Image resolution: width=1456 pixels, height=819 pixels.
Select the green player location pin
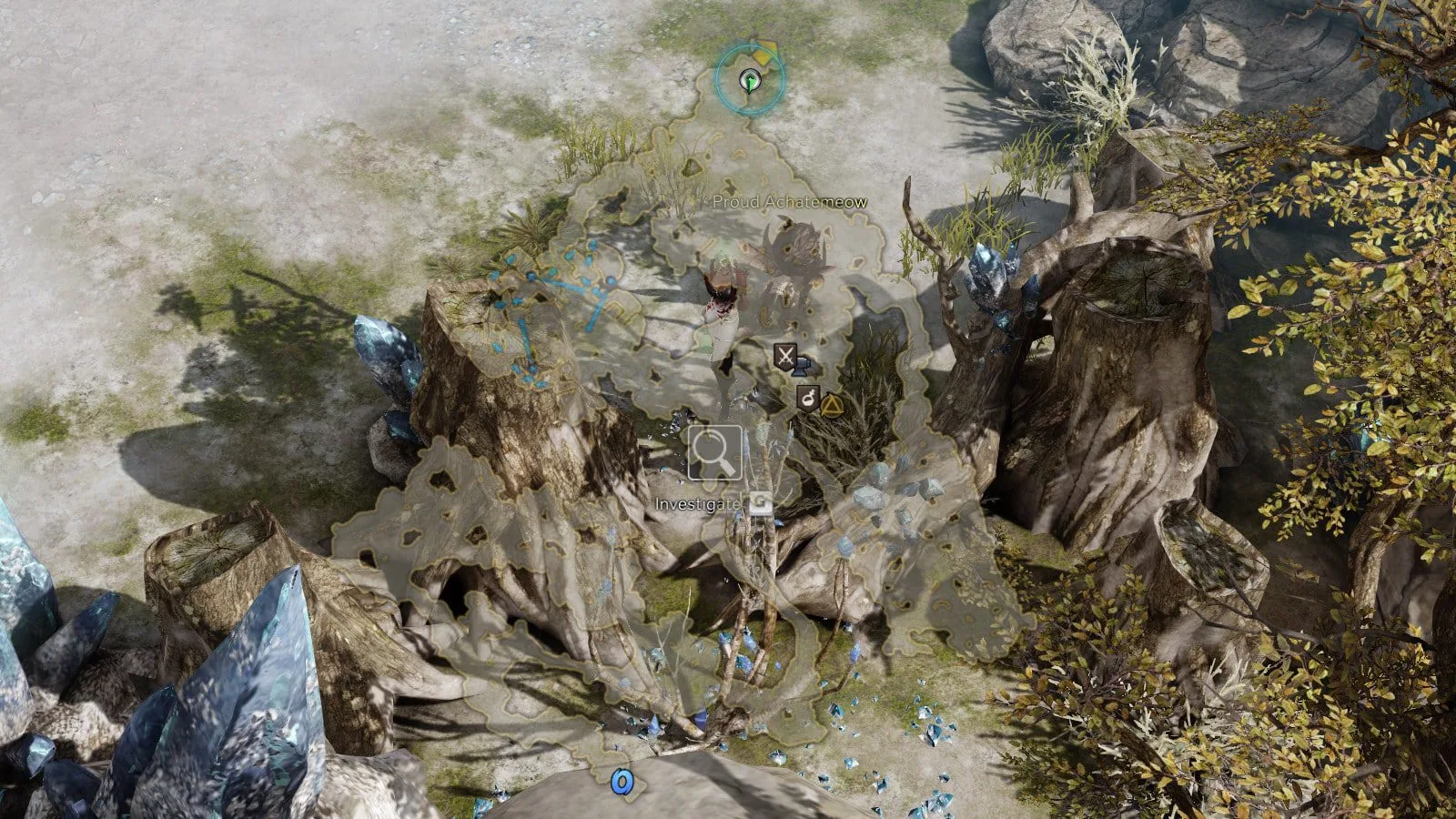click(749, 81)
